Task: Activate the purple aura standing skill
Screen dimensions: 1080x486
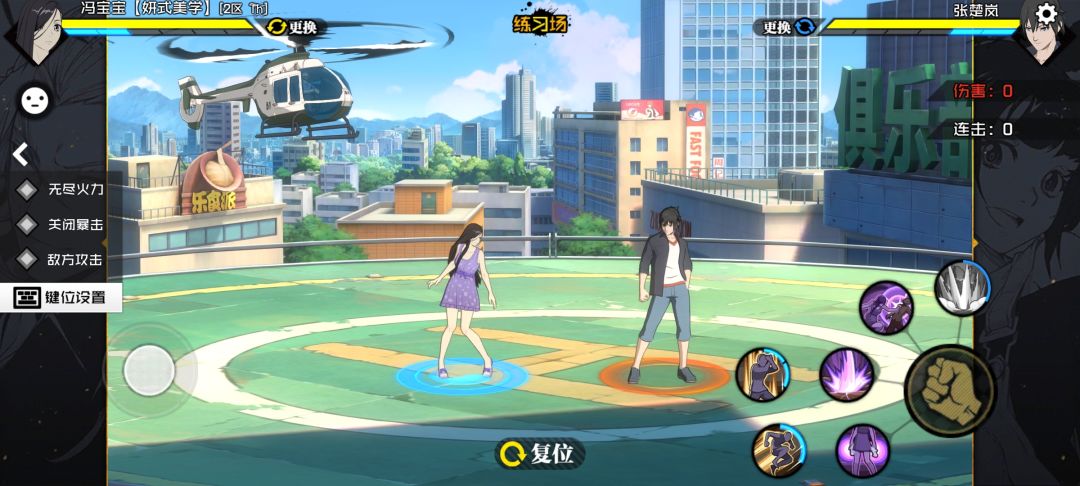Action: point(862,449)
